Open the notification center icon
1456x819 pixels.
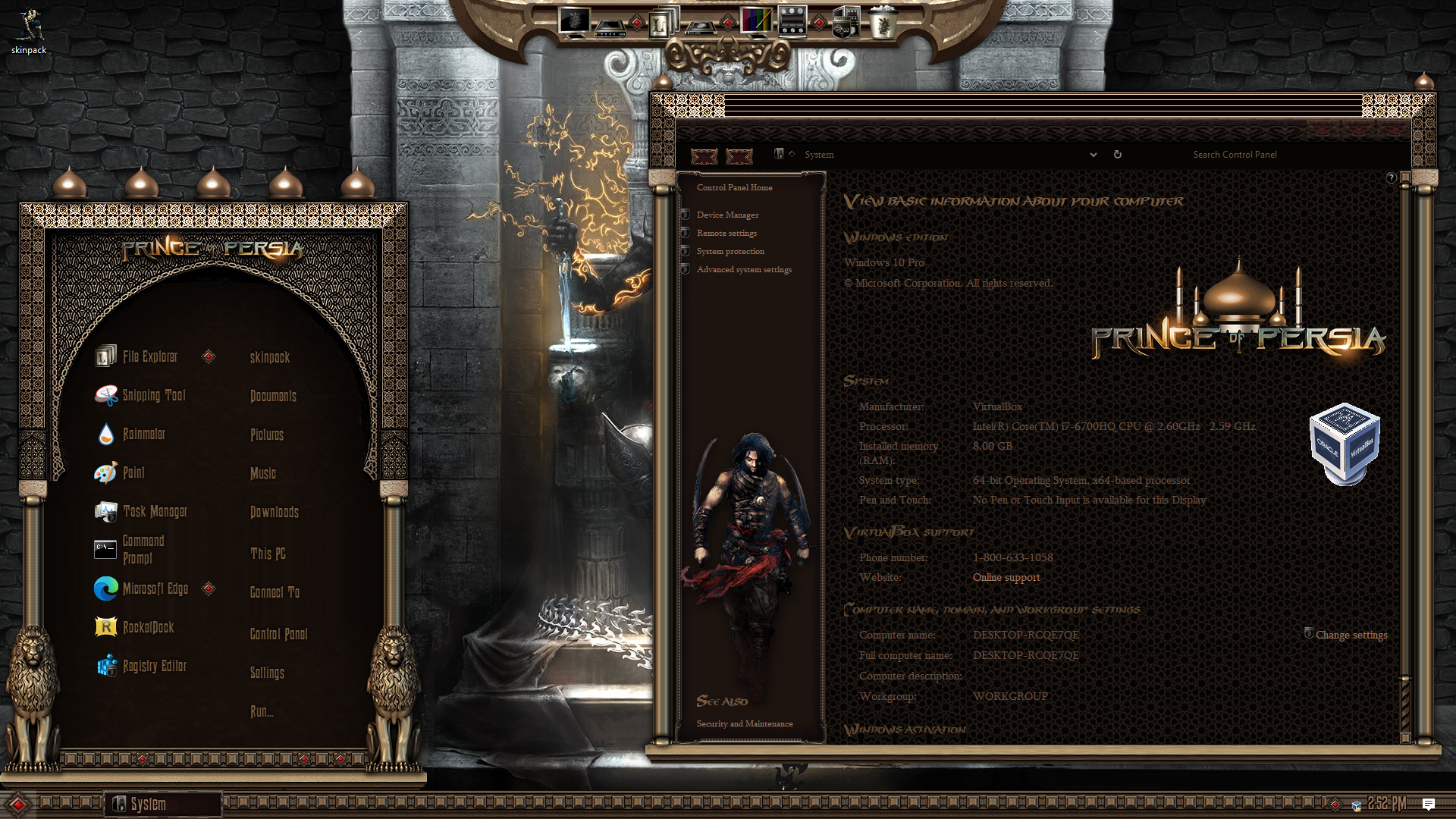pos(1429,804)
